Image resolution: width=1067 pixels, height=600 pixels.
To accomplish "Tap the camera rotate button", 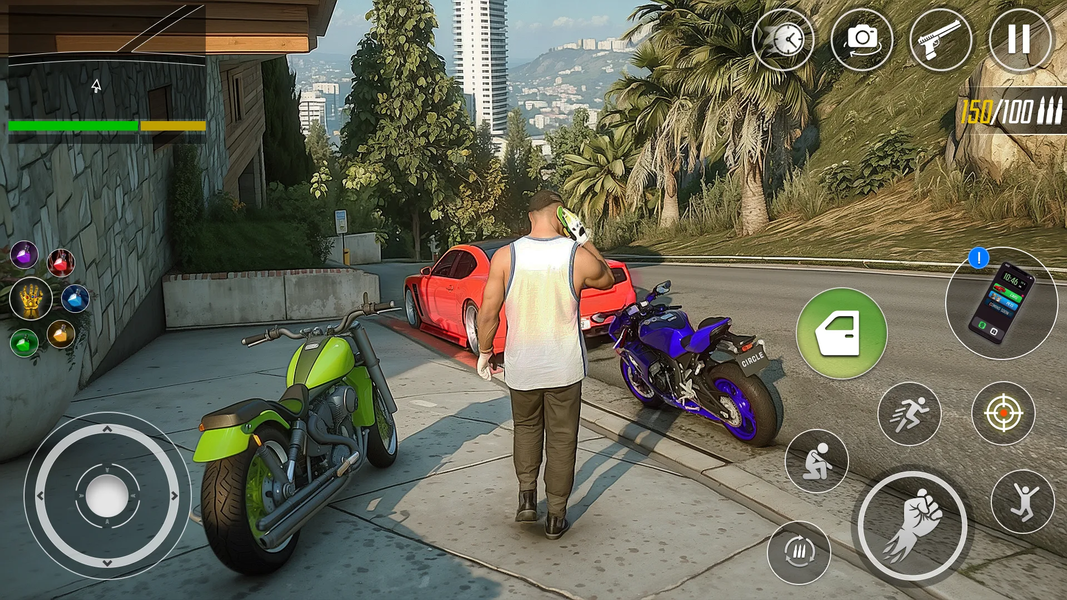I will (861, 40).
